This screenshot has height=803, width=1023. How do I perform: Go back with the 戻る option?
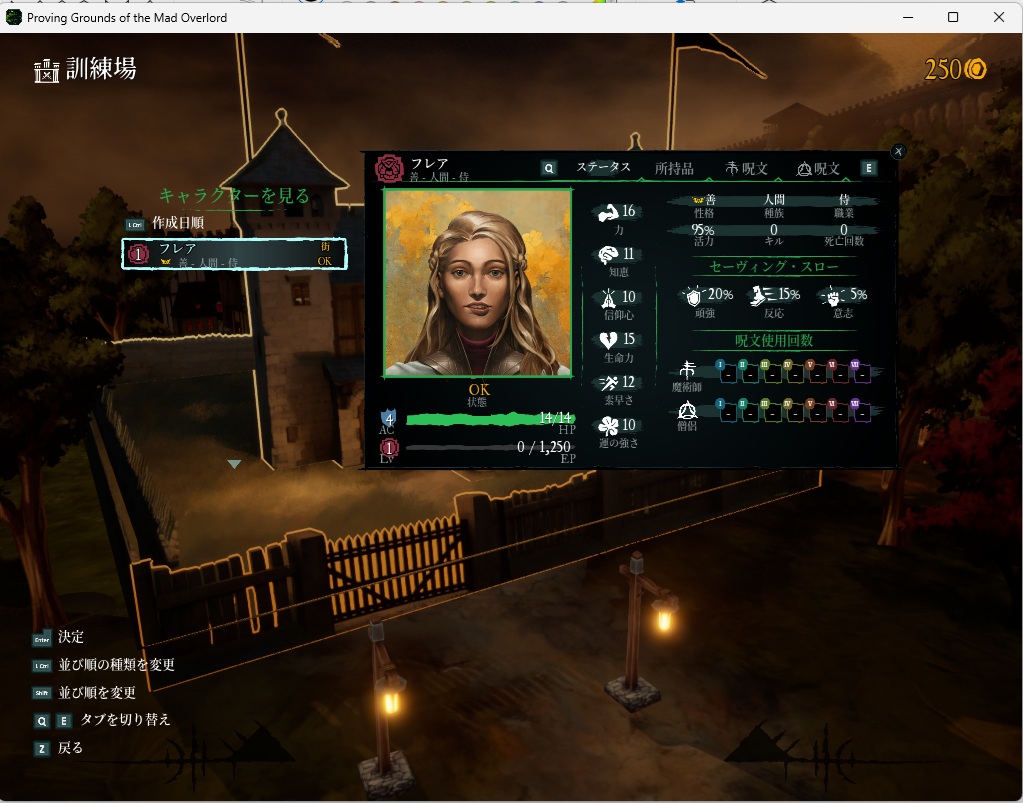[x=70, y=748]
